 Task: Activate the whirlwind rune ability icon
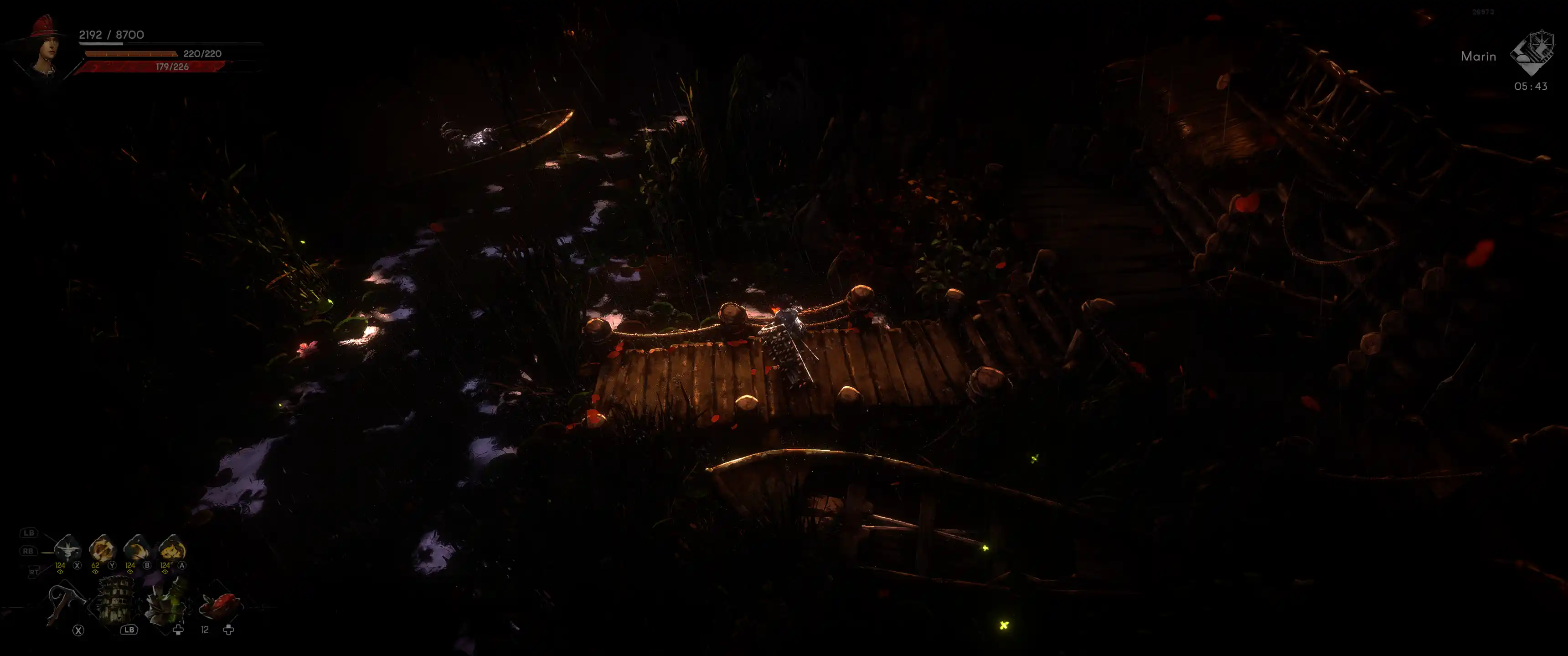point(67,549)
